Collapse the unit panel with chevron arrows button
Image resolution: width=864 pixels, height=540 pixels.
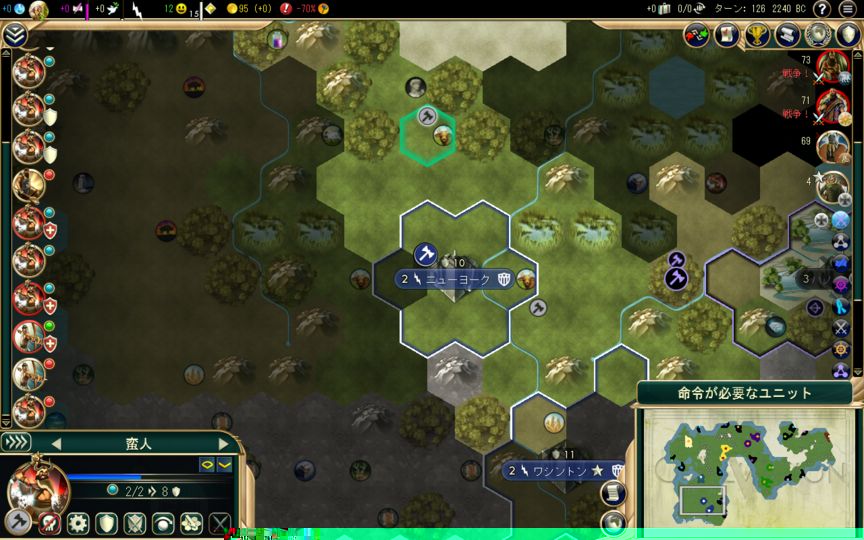point(16,442)
